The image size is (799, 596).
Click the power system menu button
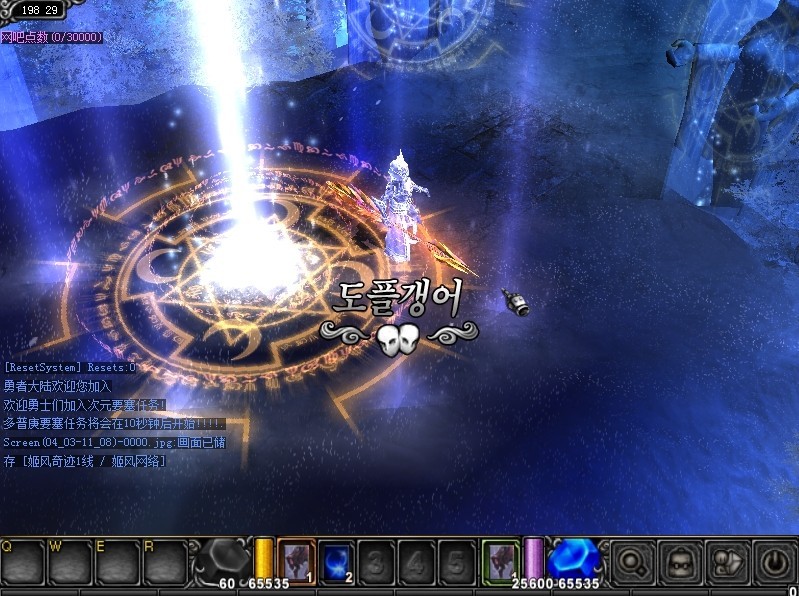click(774, 563)
